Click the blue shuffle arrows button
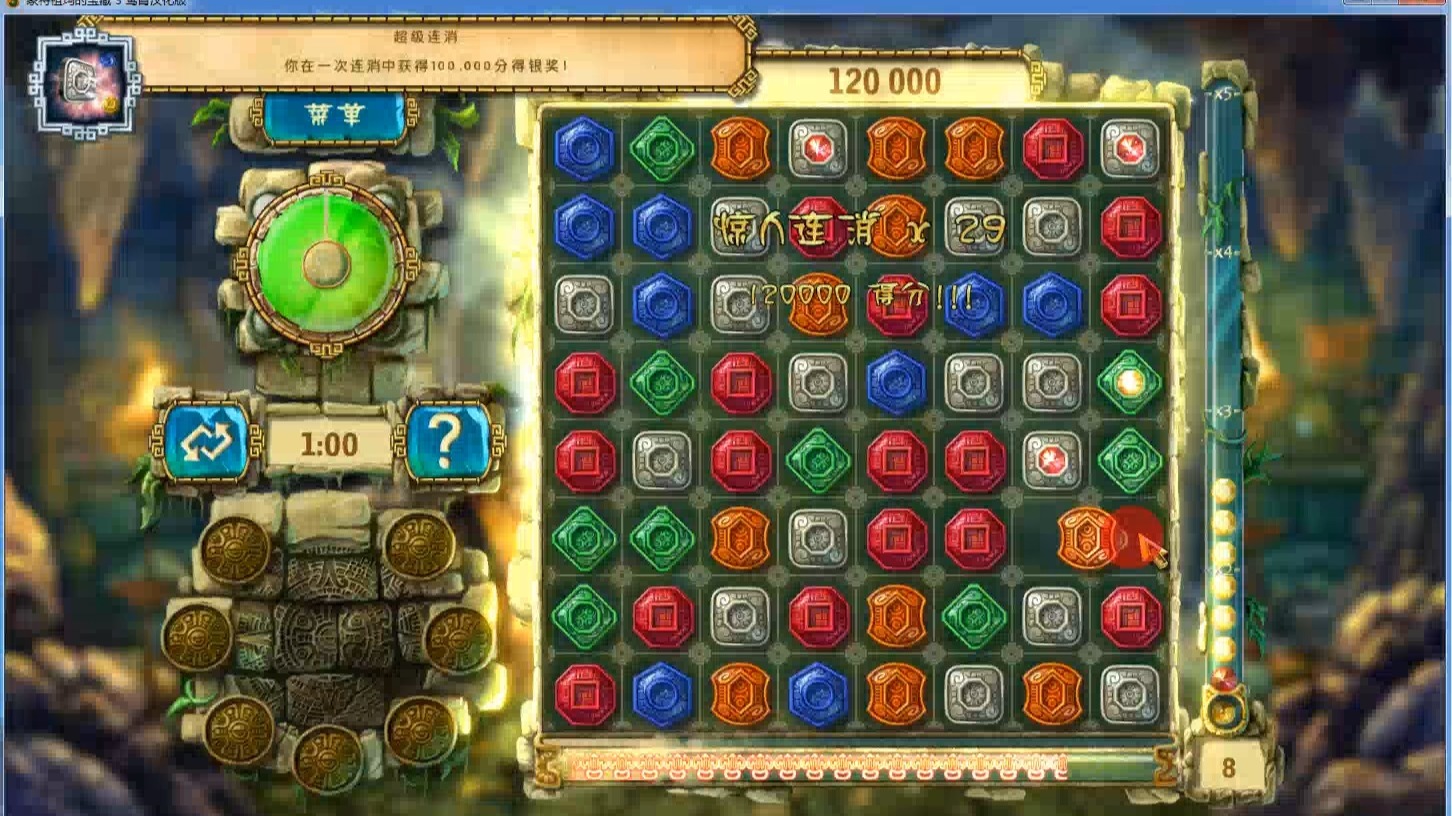The image size is (1452, 816). (206, 441)
